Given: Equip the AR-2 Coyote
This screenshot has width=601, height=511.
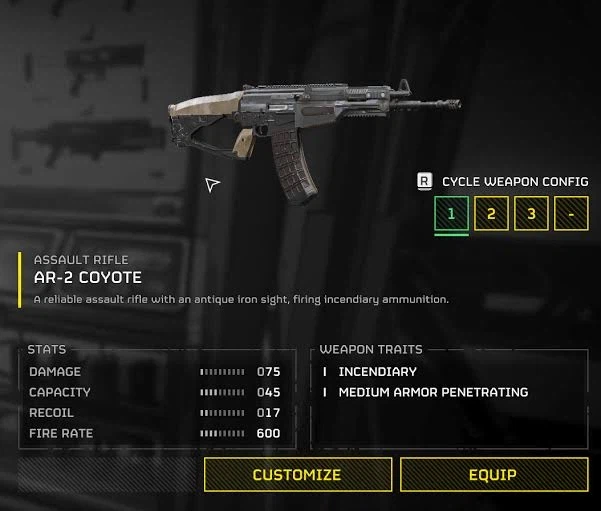Looking at the screenshot, I should click(x=493, y=475).
